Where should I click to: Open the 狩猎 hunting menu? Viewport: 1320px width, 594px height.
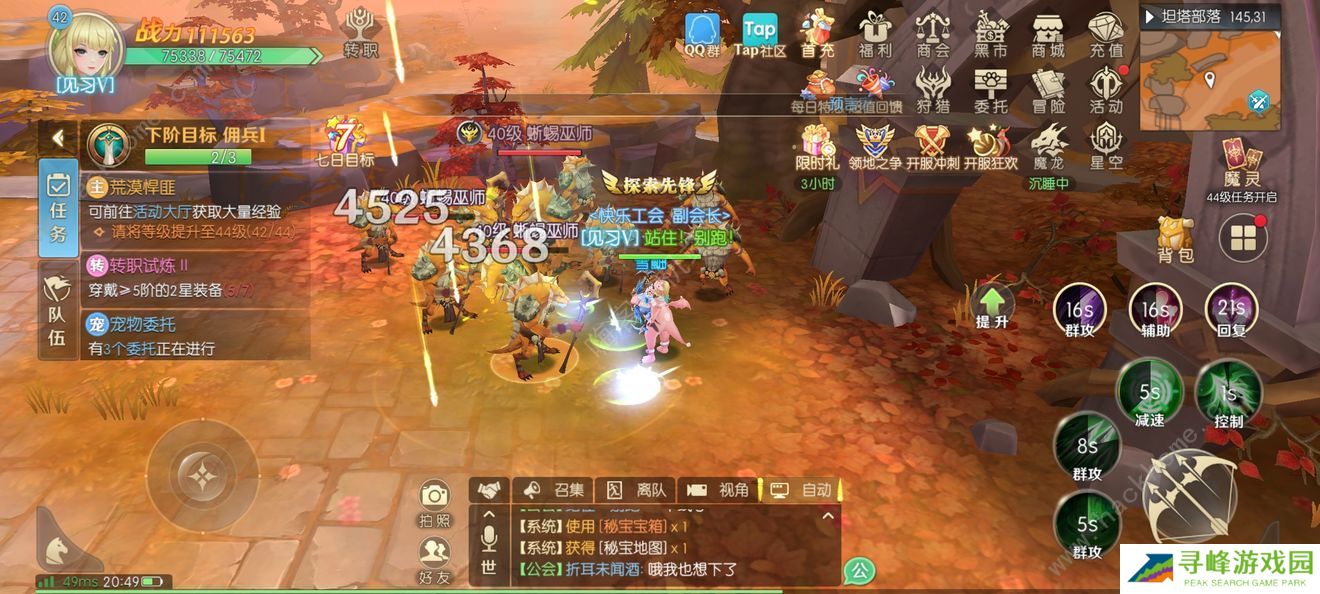click(933, 90)
